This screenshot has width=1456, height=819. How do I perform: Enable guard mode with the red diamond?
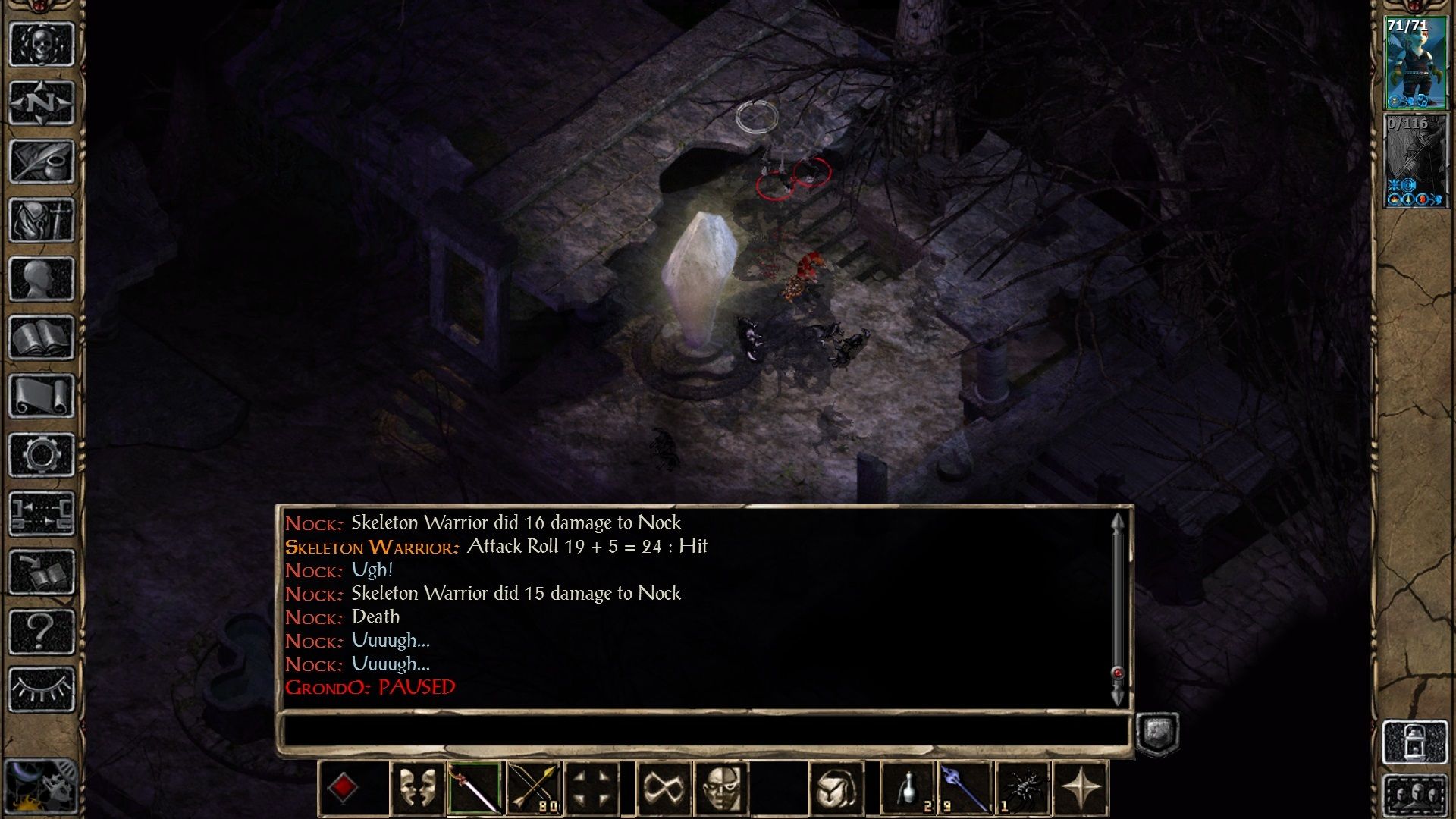coord(345,789)
